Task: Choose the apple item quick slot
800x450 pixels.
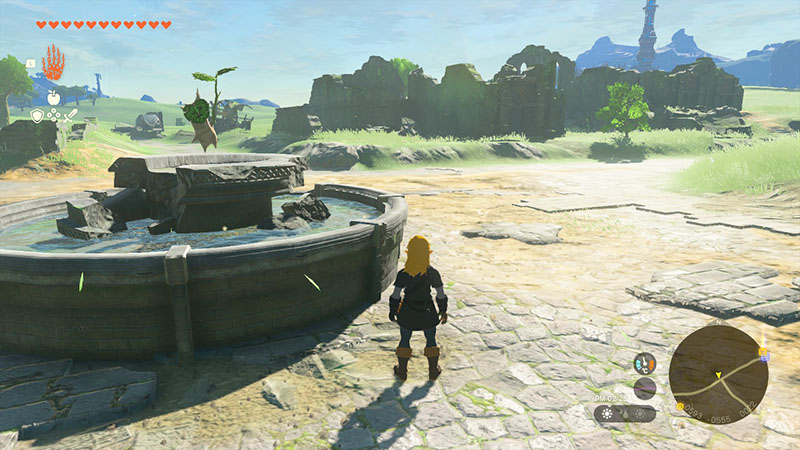Action: pyautogui.click(x=53, y=97)
